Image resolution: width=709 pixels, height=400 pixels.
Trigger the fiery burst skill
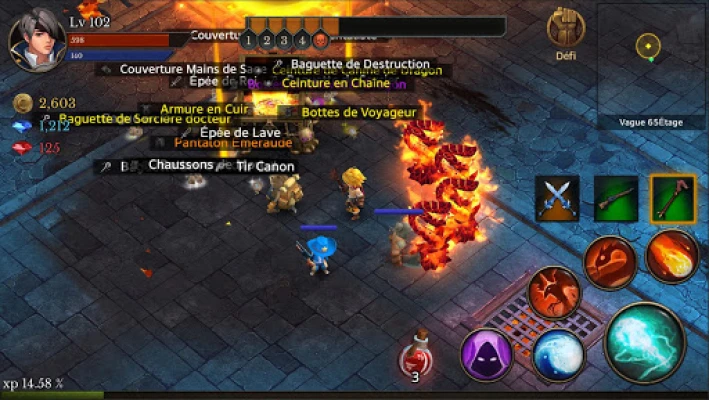pyautogui.click(x=553, y=292)
